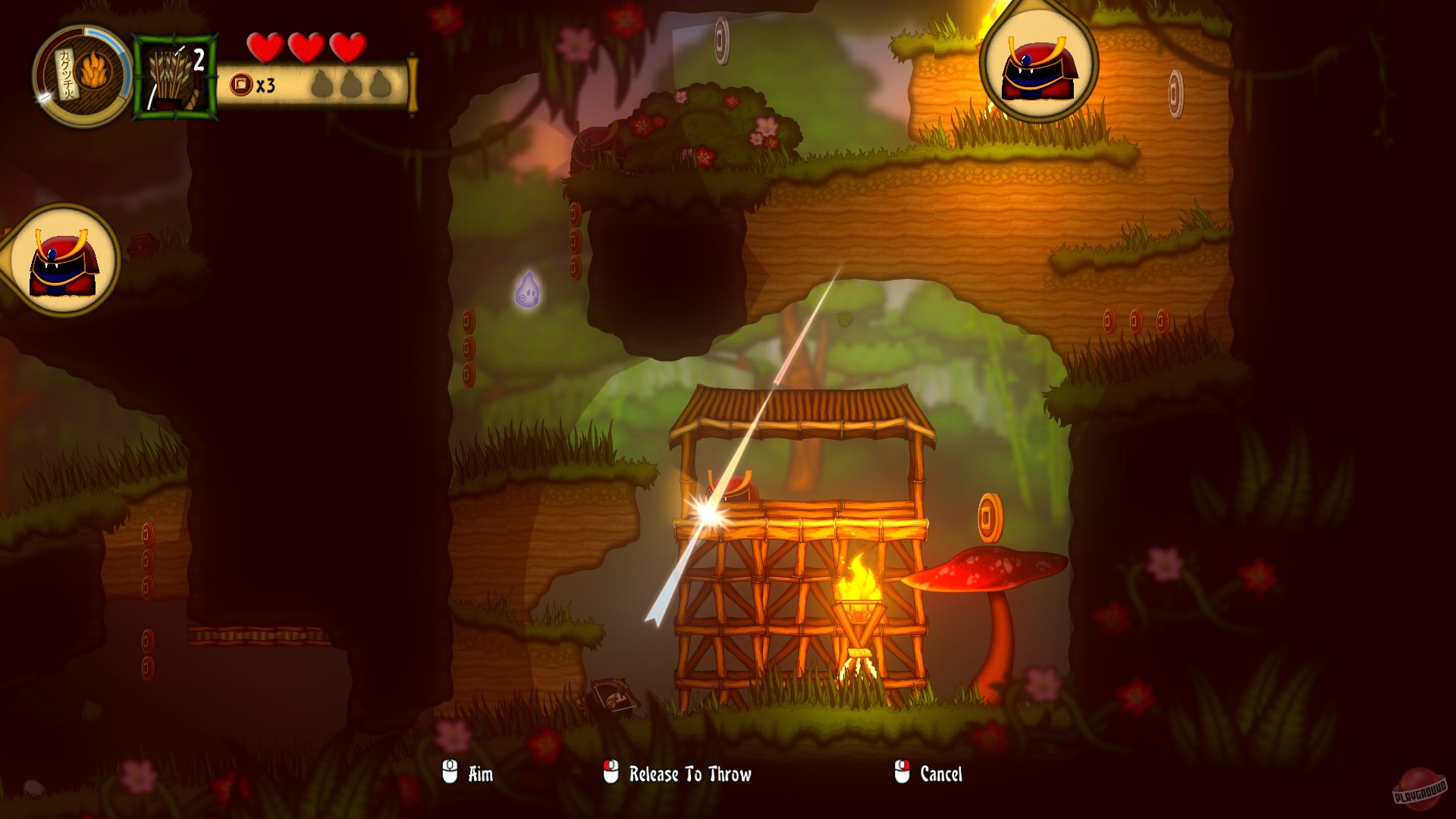Toggle the middle heart in the health bar
The width and height of the screenshot is (1456, 819).
pyautogui.click(x=307, y=49)
